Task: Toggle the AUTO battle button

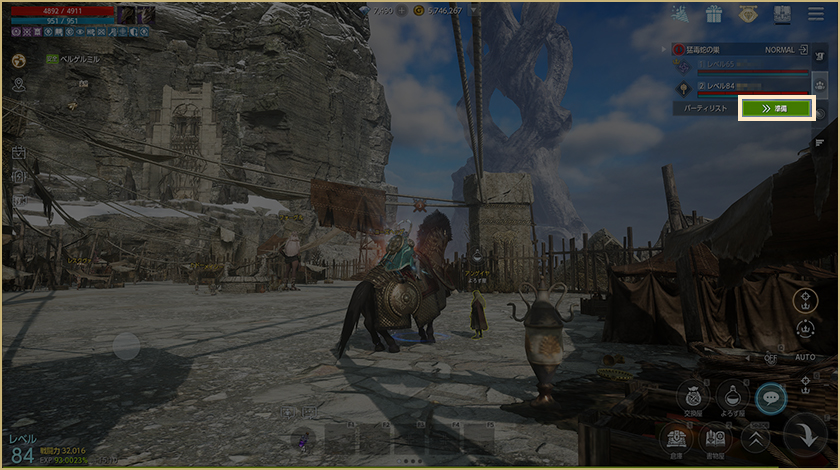Action: [805, 356]
